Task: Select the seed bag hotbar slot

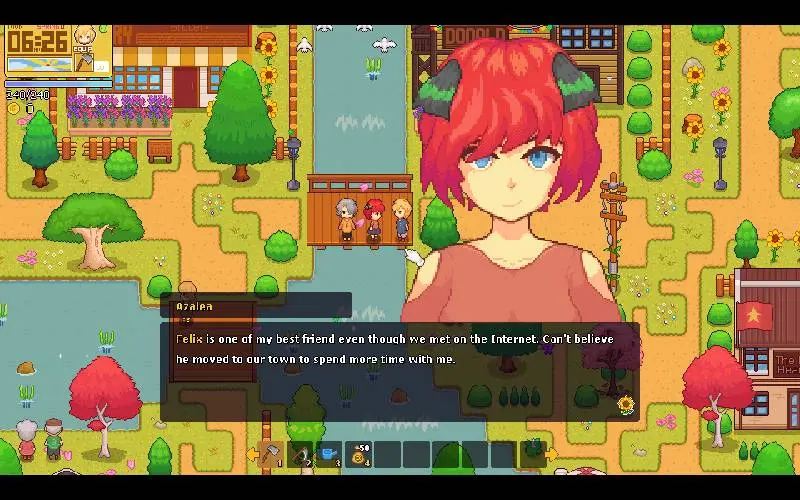Action: pos(359,455)
